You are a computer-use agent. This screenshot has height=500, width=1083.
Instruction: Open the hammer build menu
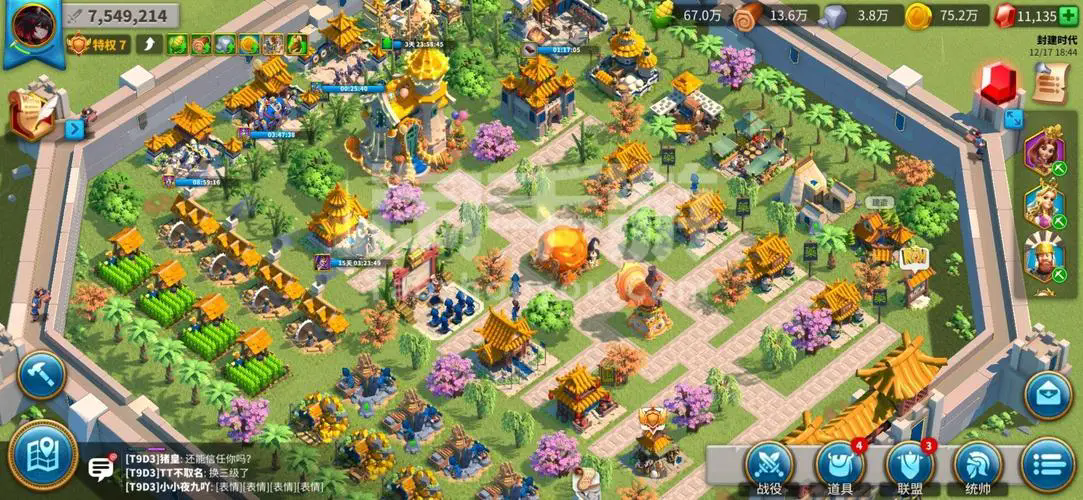pos(41,375)
